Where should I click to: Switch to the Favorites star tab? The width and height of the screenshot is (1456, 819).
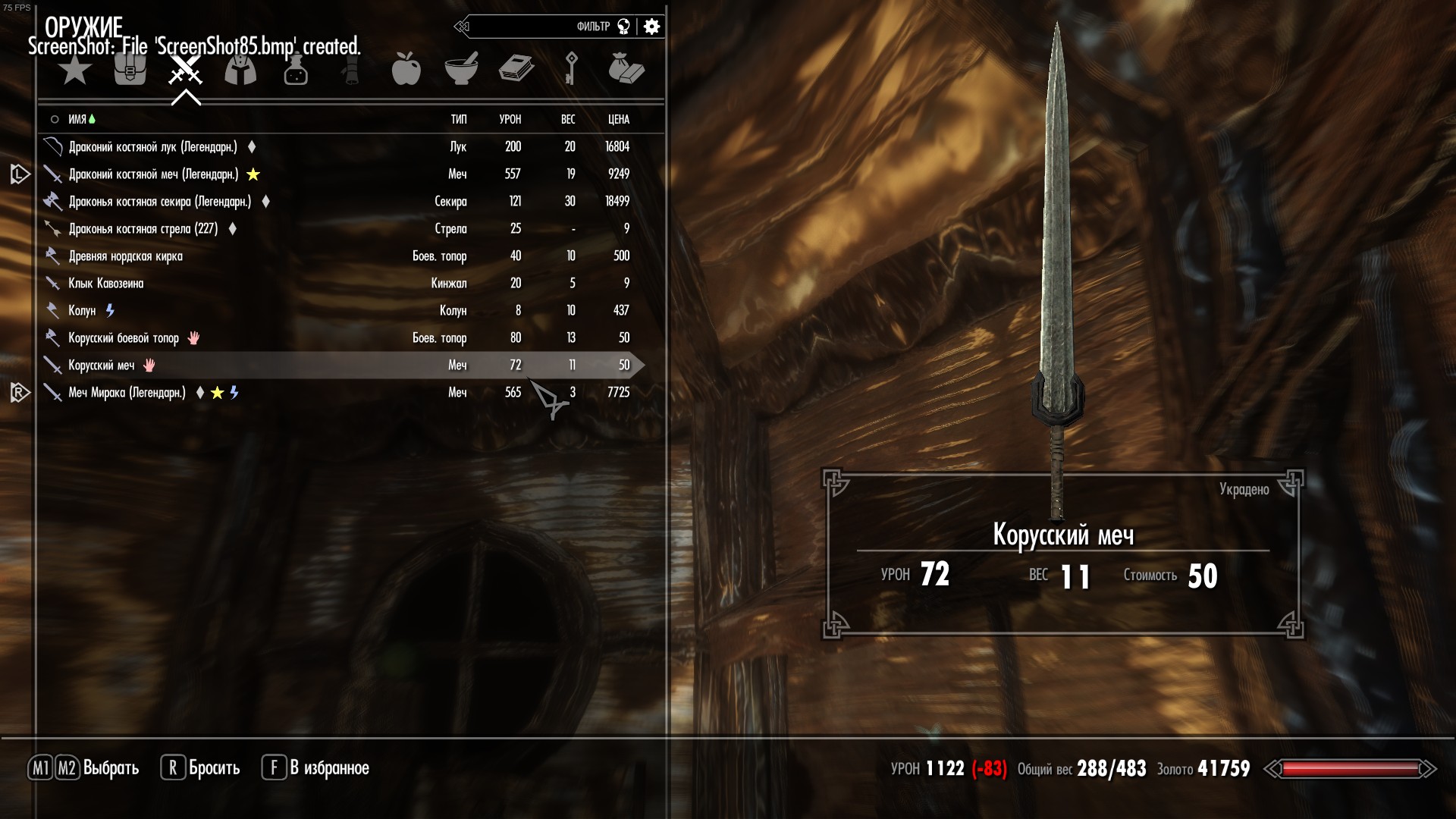(x=75, y=71)
